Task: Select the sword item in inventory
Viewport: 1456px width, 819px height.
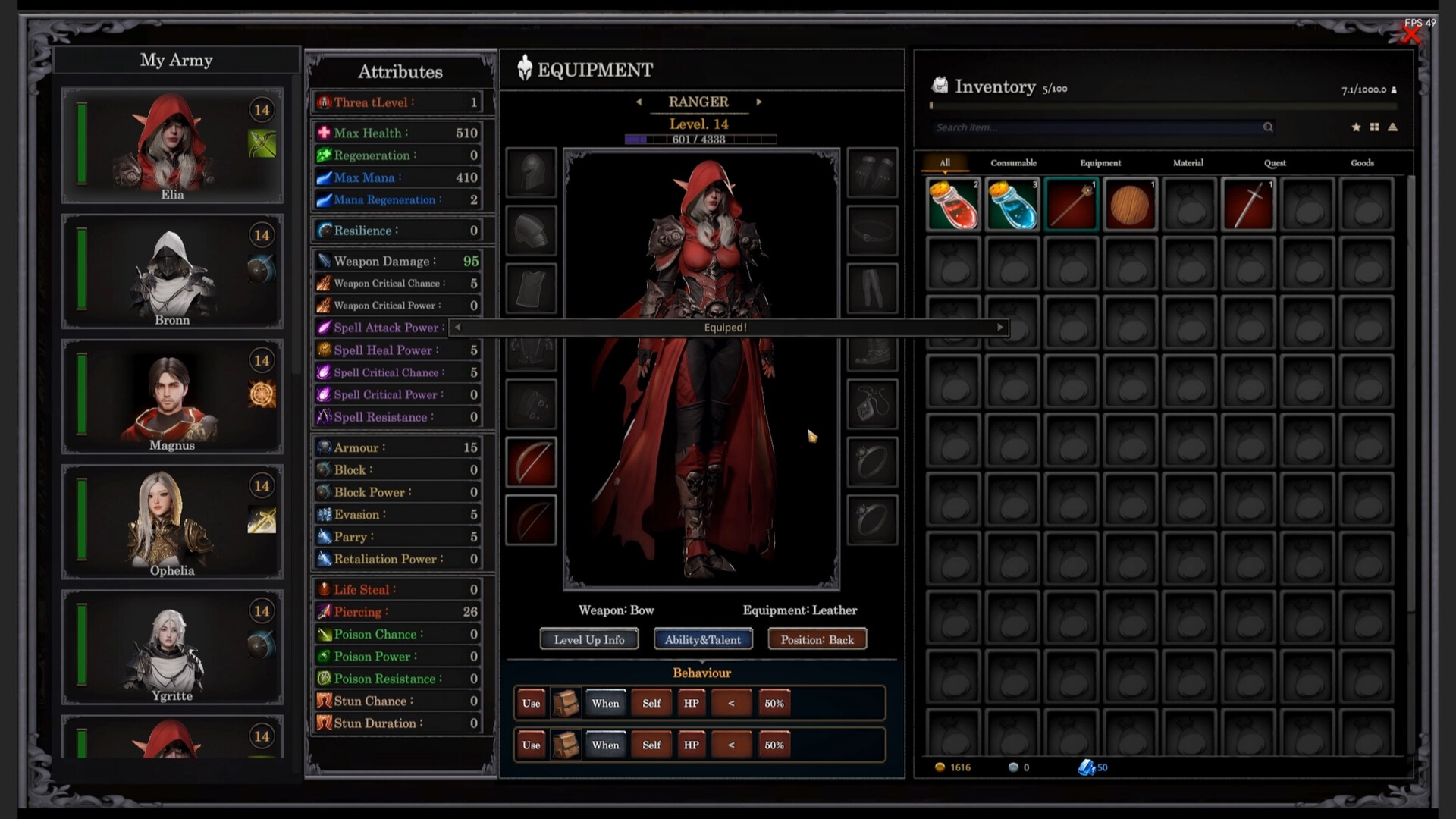Action: [1248, 203]
